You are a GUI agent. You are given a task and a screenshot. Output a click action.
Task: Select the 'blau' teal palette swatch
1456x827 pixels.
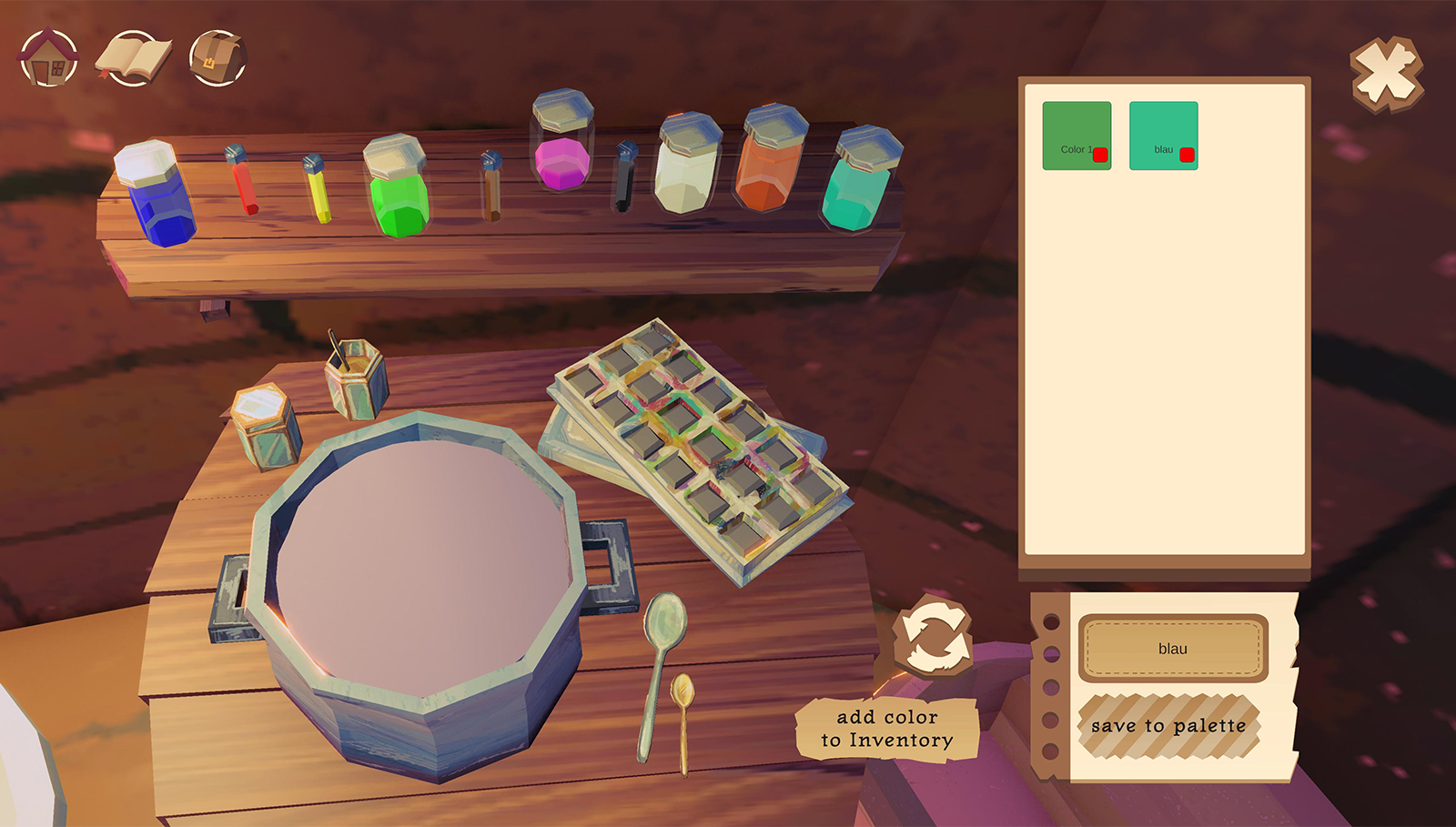click(1156, 127)
